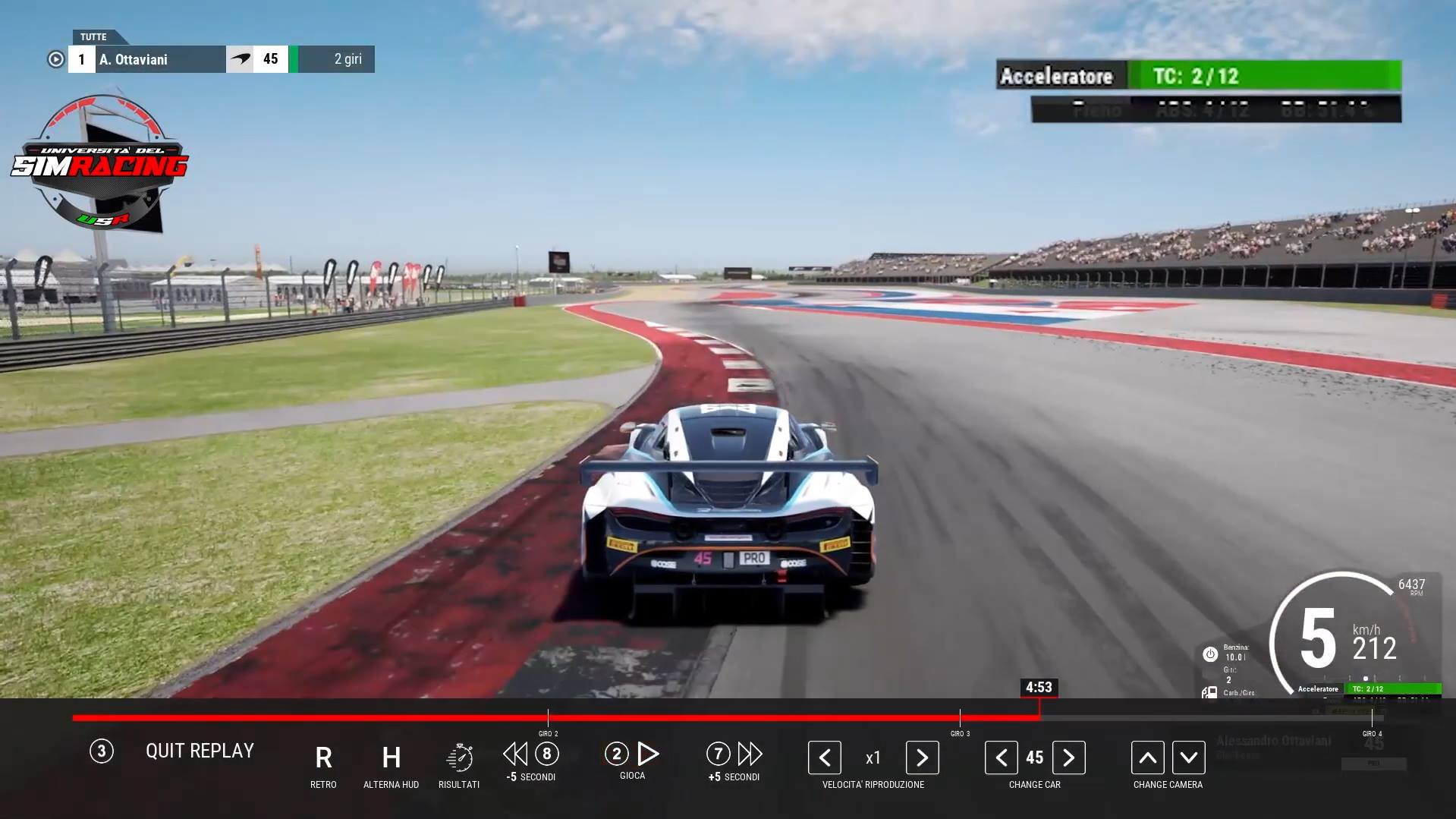The width and height of the screenshot is (1456, 819).
Task: Select the next car with CHANGE CAR right arrow
Action: [1069, 758]
